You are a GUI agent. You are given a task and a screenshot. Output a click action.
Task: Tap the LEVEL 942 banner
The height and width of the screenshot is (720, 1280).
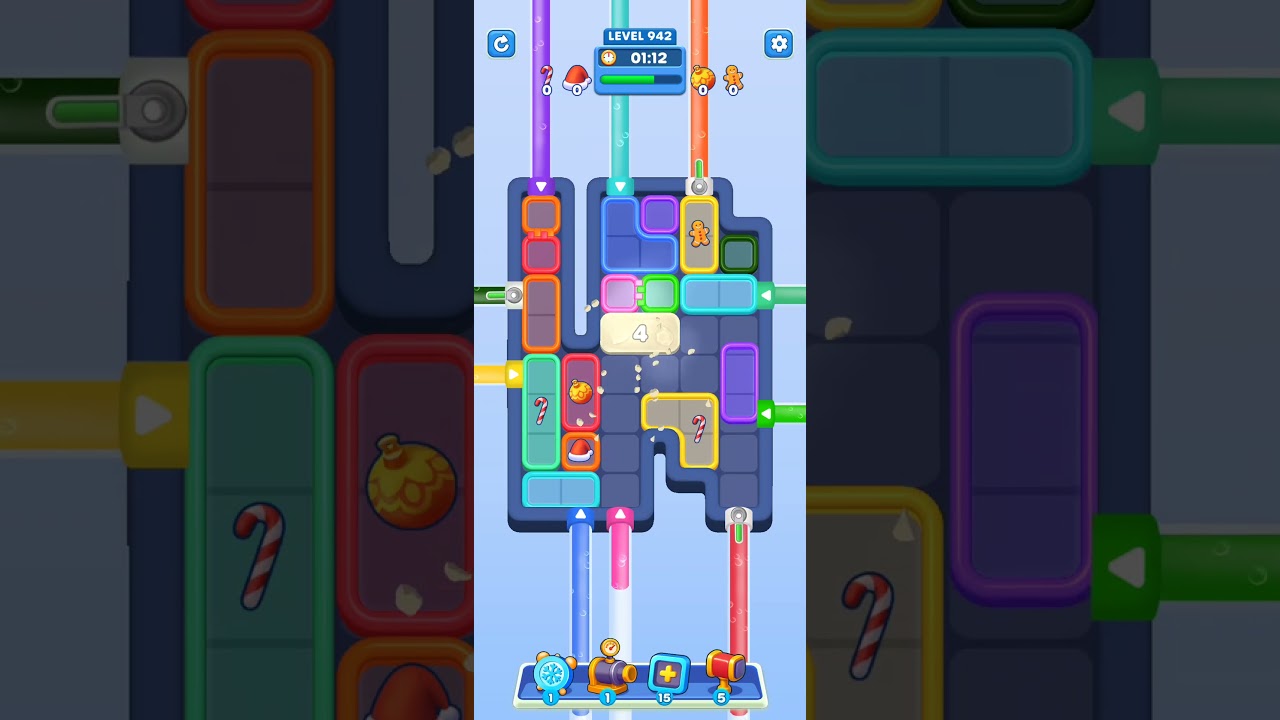tap(639, 36)
